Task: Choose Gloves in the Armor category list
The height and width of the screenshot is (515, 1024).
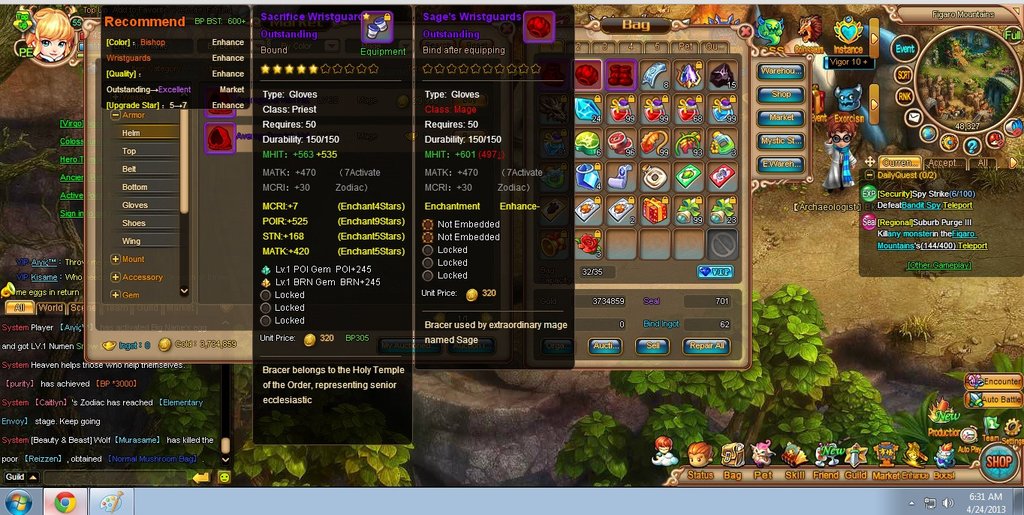Action: 135,205
